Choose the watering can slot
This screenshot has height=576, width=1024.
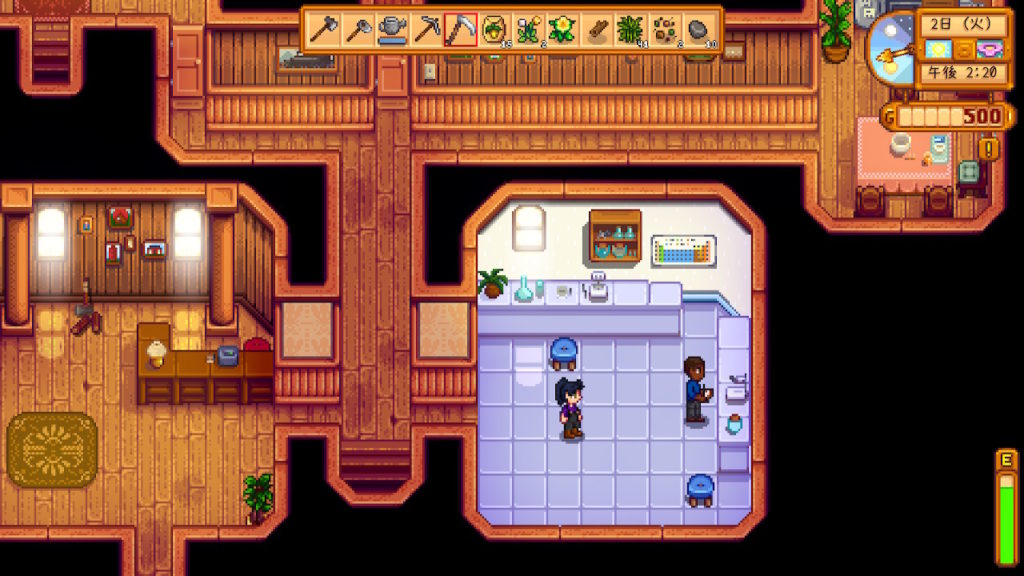coord(391,29)
